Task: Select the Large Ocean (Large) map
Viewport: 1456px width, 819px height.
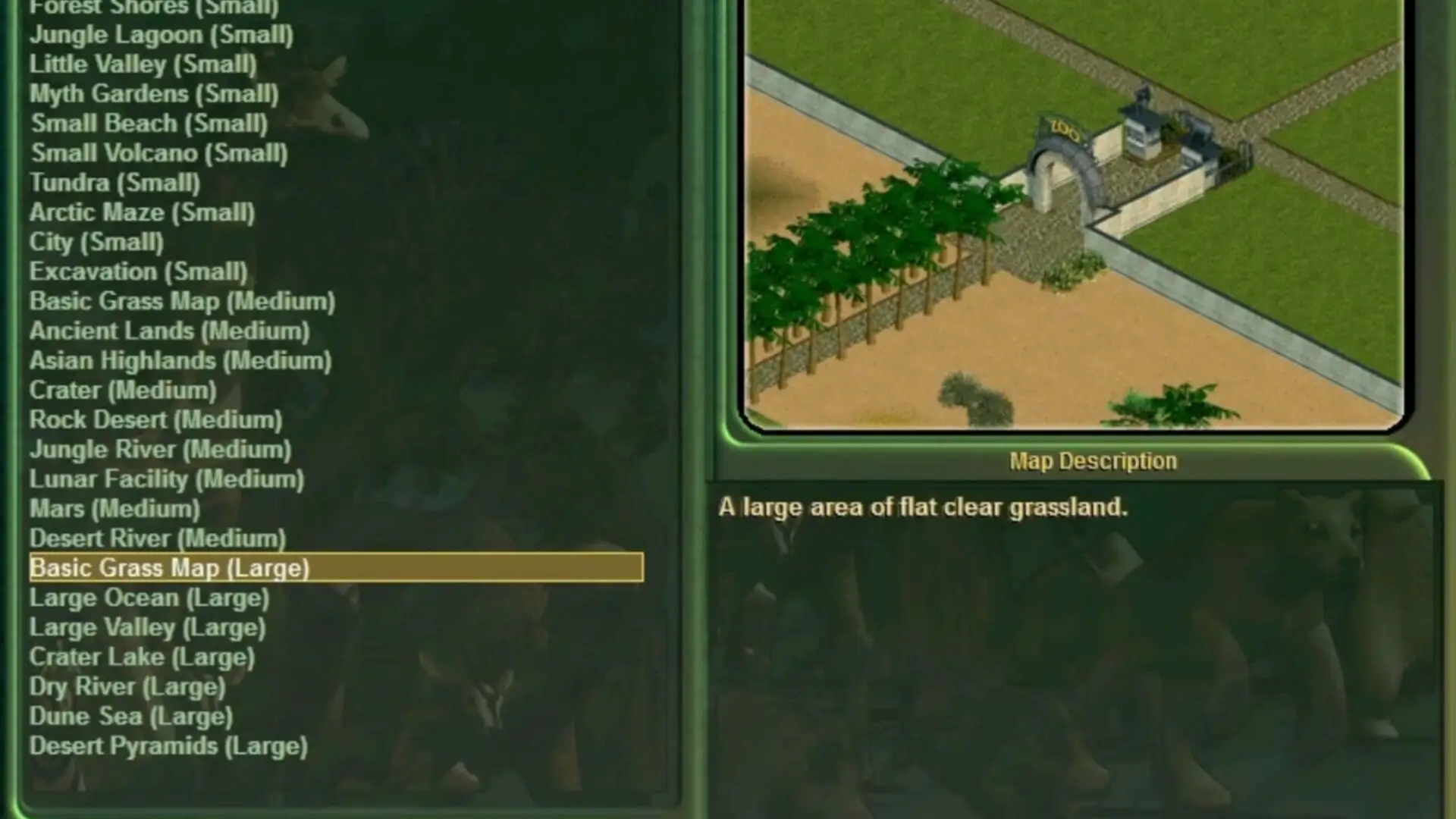Action: (x=149, y=598)
